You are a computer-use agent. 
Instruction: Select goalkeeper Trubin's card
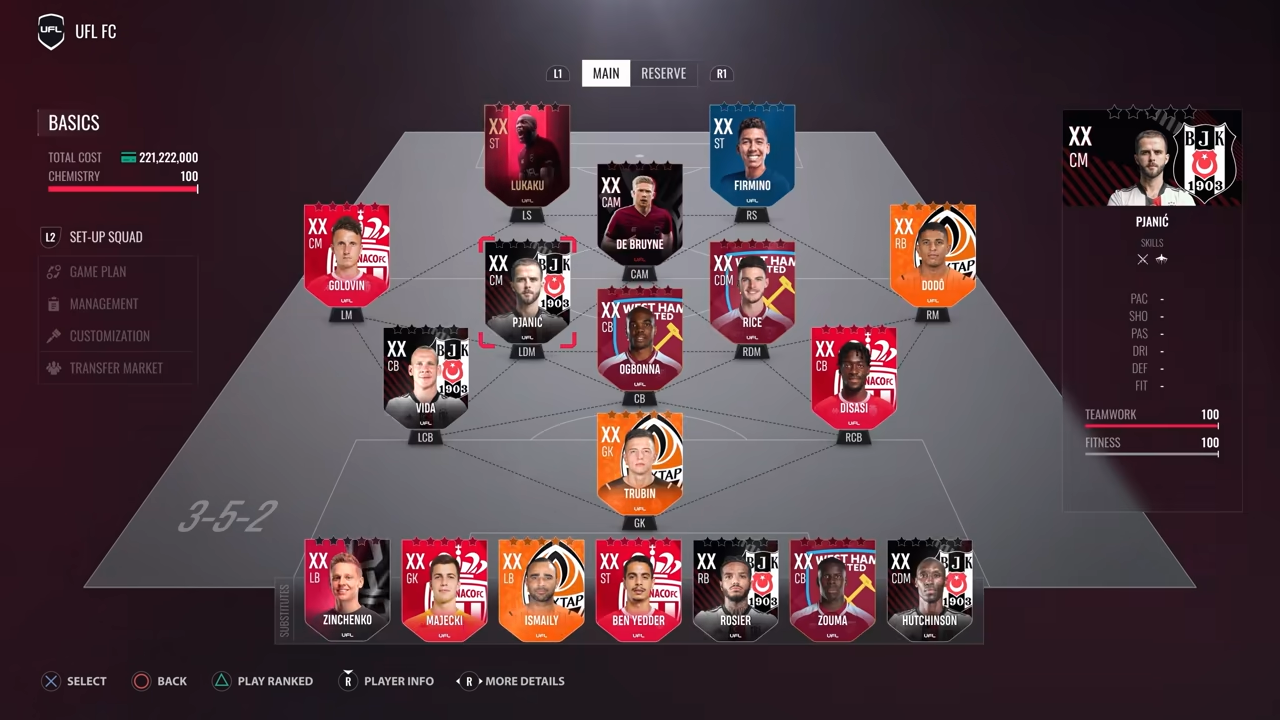639,463
